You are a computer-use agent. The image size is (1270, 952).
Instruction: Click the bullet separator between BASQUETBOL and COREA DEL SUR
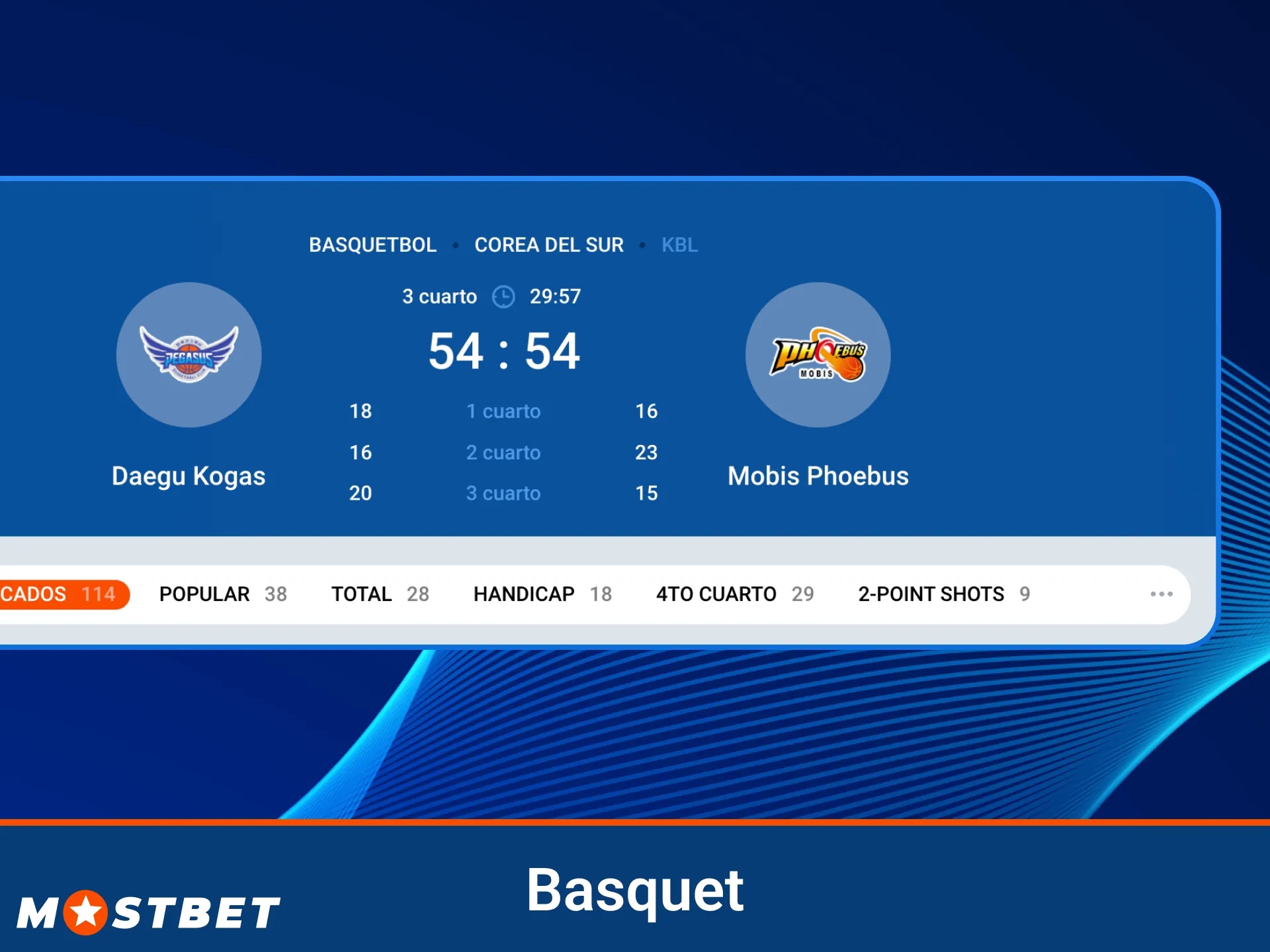(x=456, y=245)
